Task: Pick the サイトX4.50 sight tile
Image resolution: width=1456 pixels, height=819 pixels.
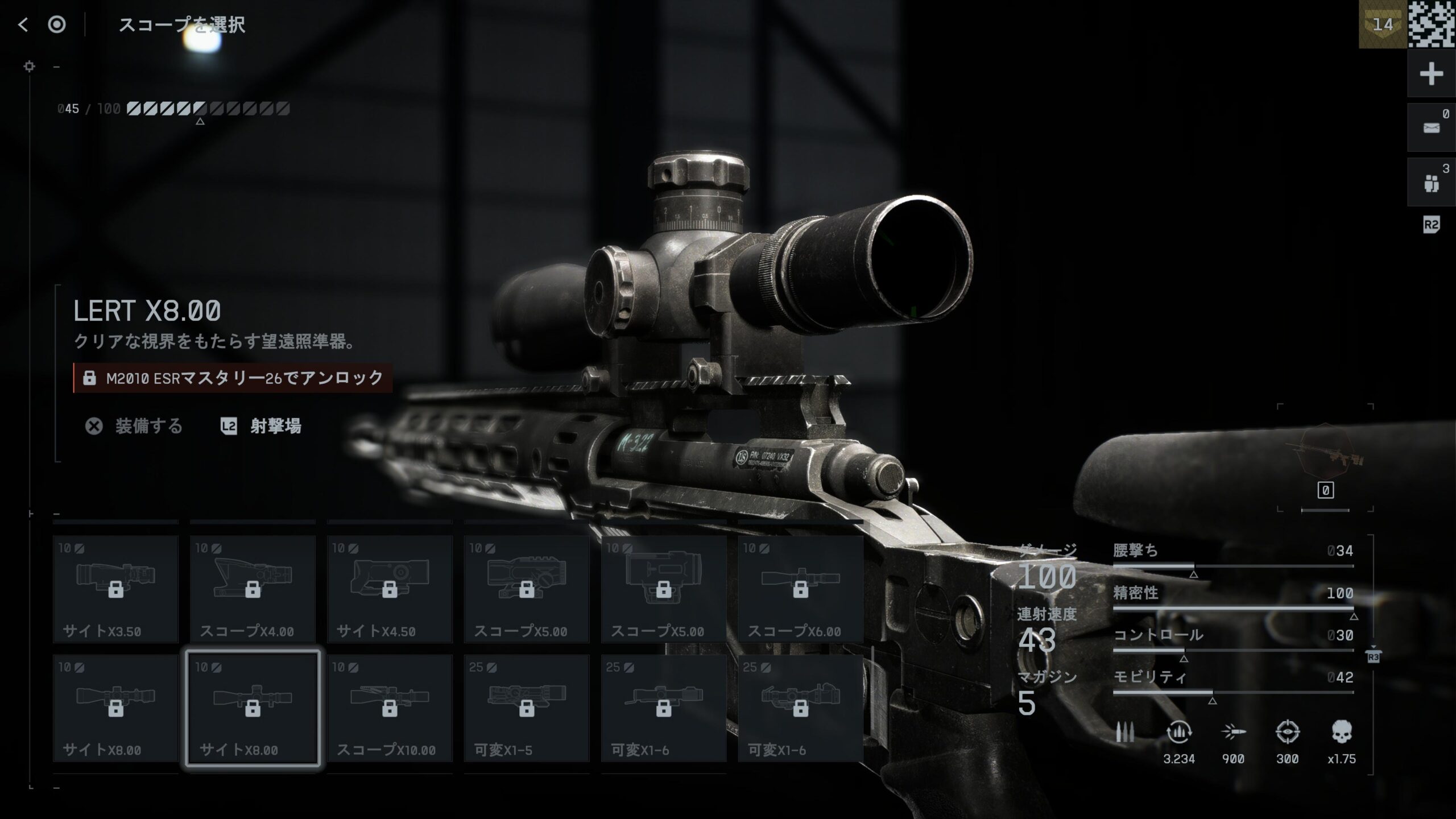Action: coord(390,589)
